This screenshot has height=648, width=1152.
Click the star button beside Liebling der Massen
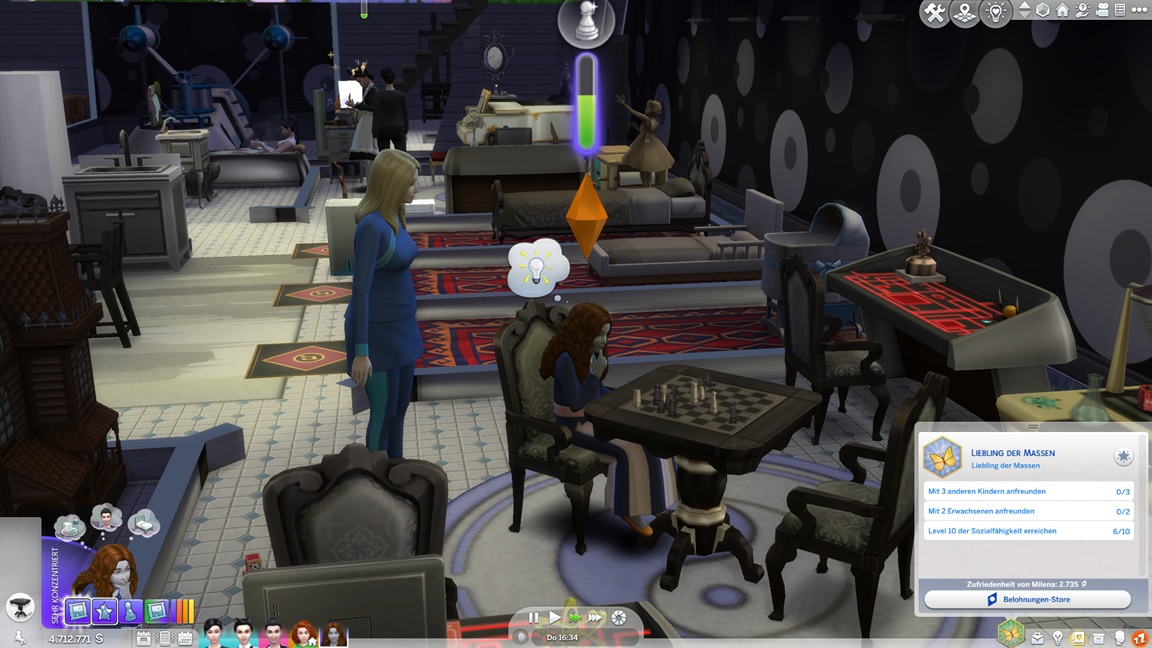pos(1124,456)
